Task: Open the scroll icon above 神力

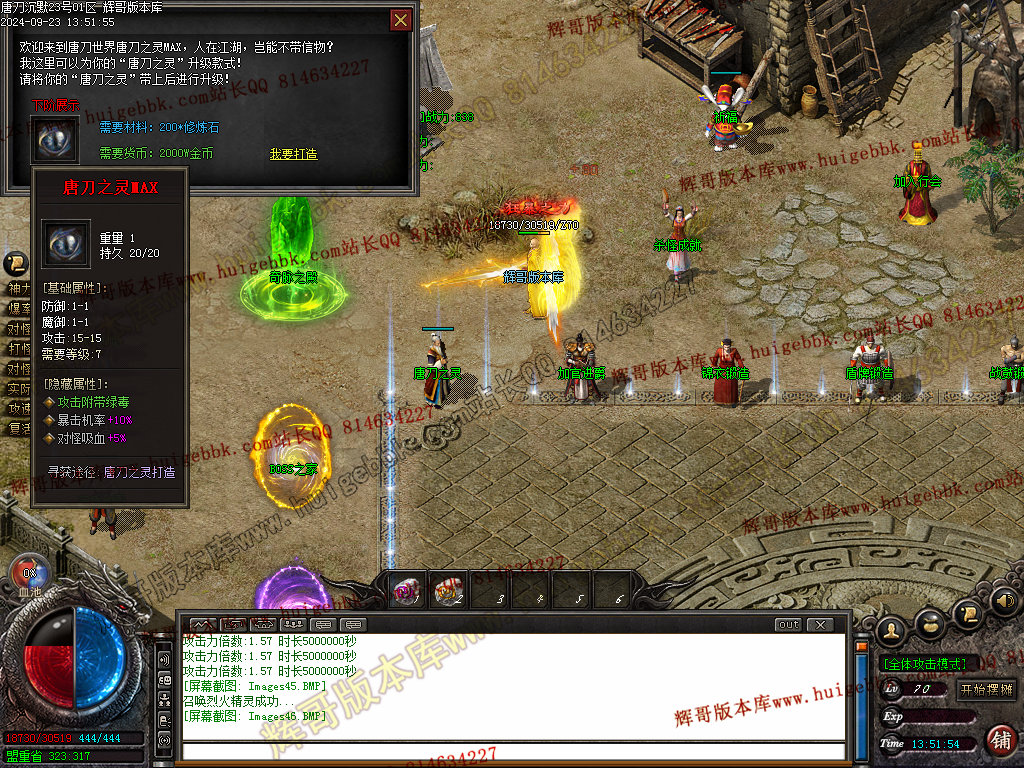Action: 15,265
